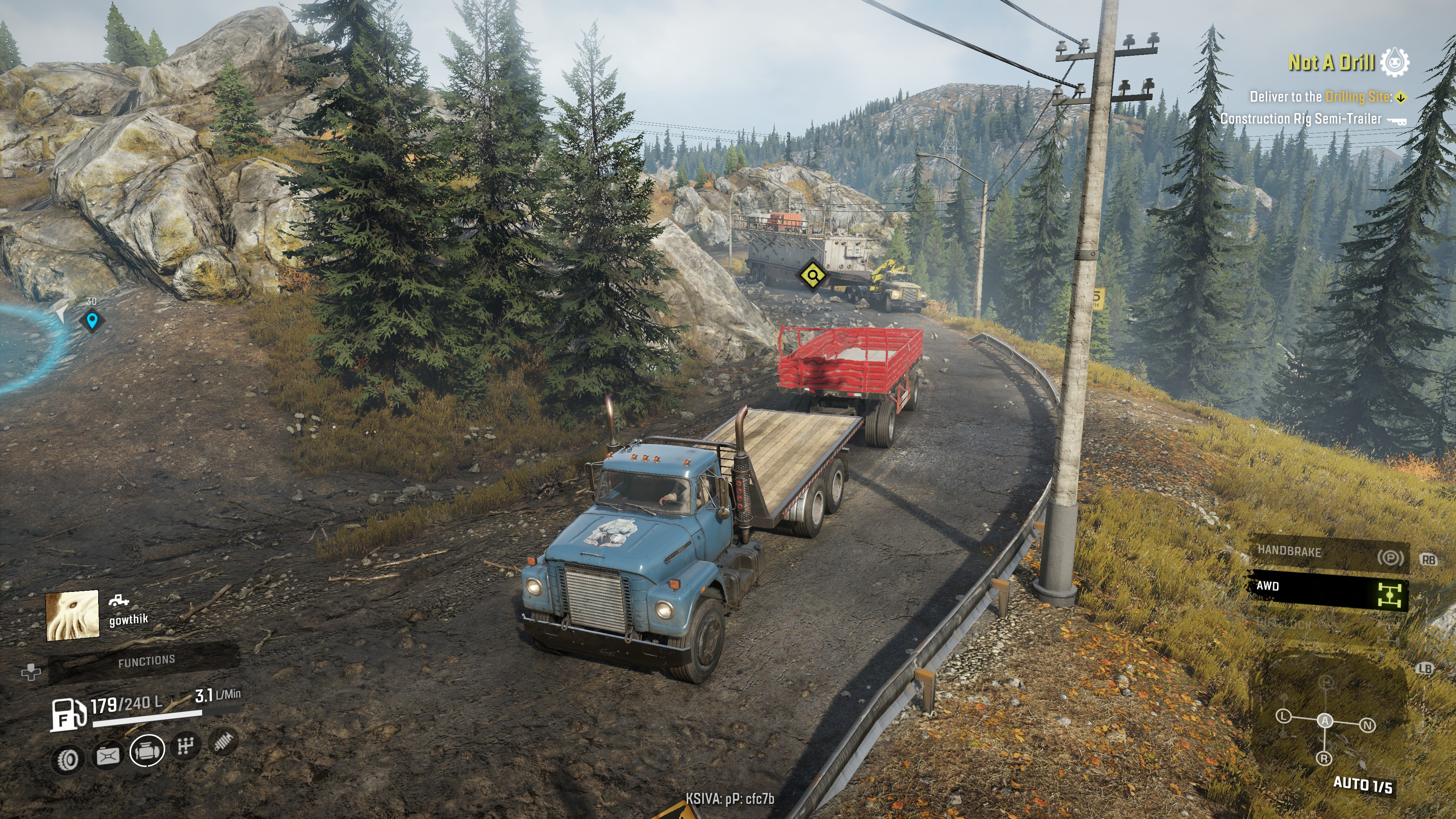Shift to Reverse on the gear selector
The width and height of the screenshot is (1456, 819).
tap(1324, 758)
